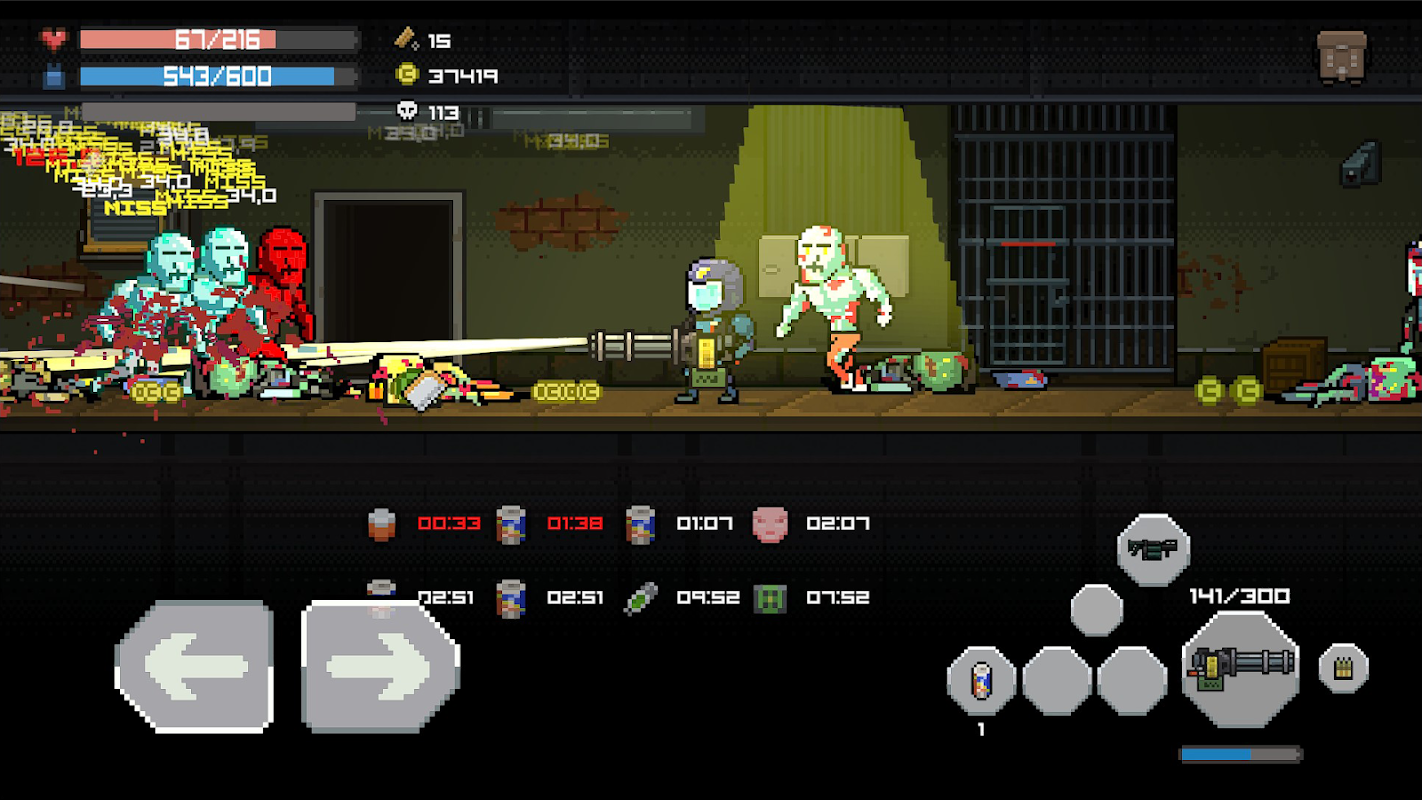
Task: Reload with the ammo clip button
Action: click(1343, 668)
